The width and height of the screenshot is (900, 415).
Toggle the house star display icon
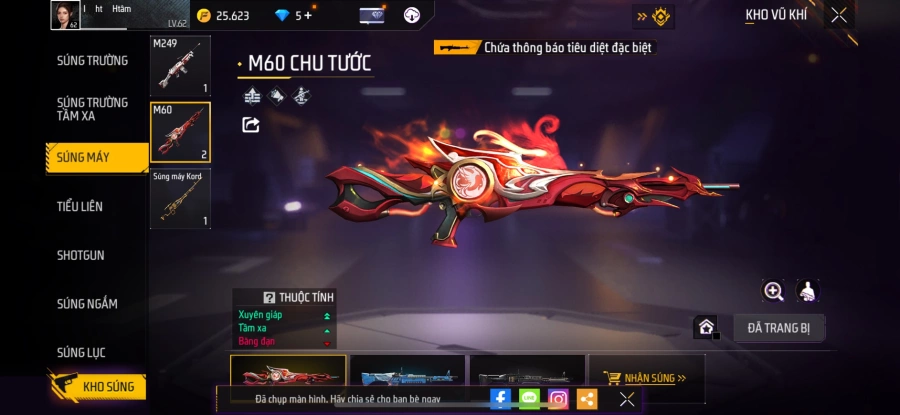point(706,327)
